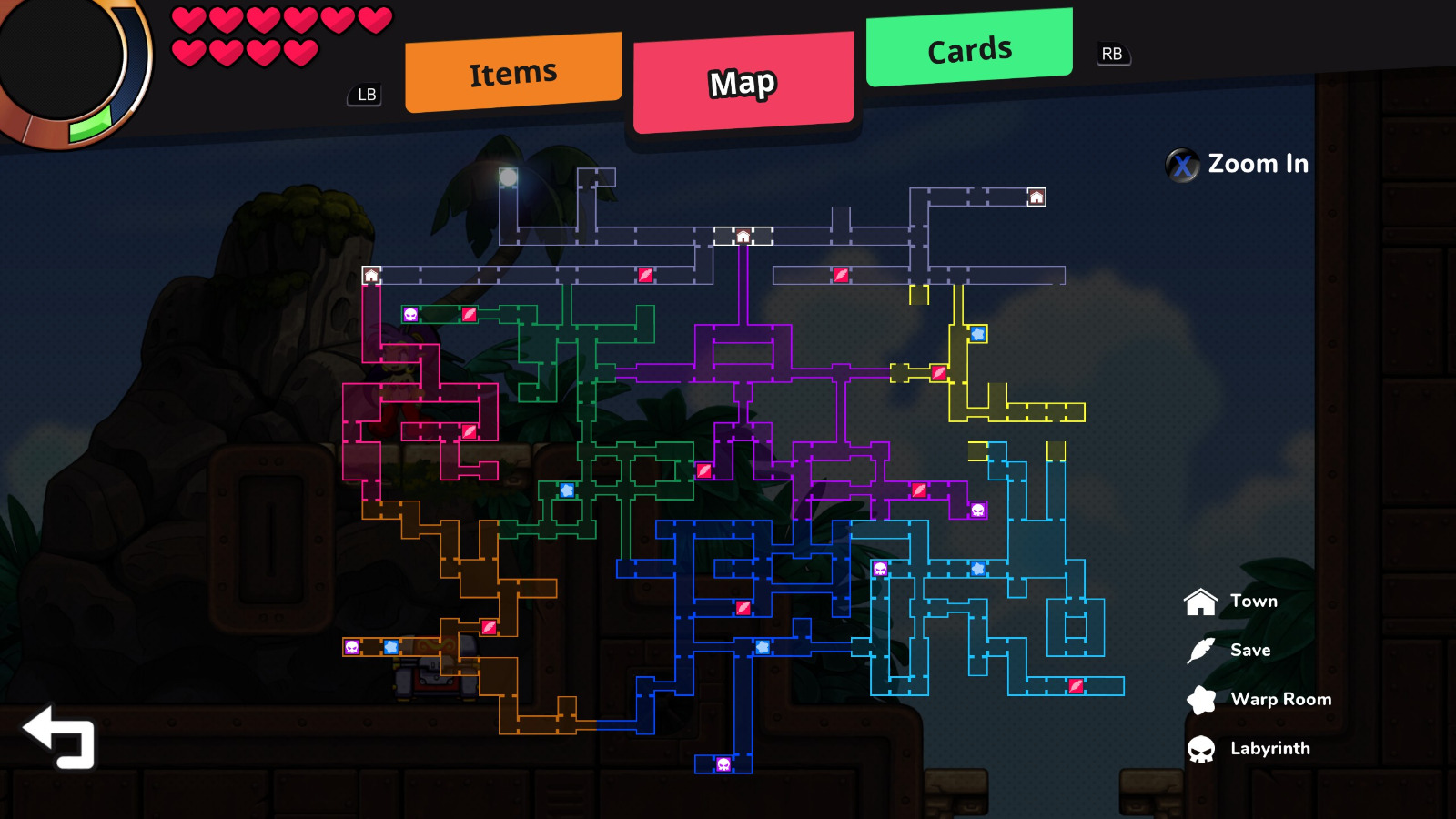The image size is (1456, 819).
Task: Click the purple Labyrinth skull marker on orange map area
Action: (353, 646)
